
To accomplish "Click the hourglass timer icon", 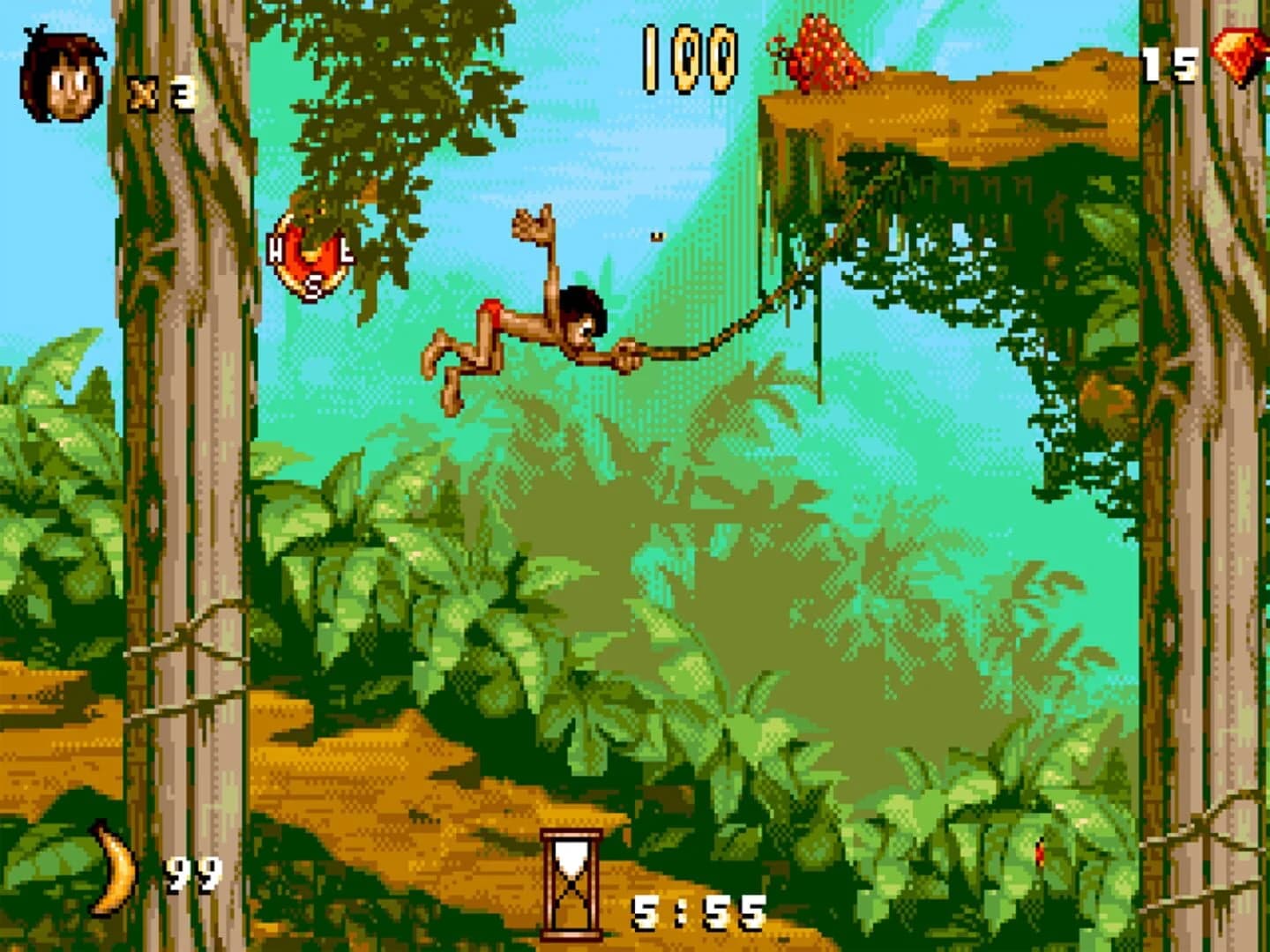I will pos(570,881).
